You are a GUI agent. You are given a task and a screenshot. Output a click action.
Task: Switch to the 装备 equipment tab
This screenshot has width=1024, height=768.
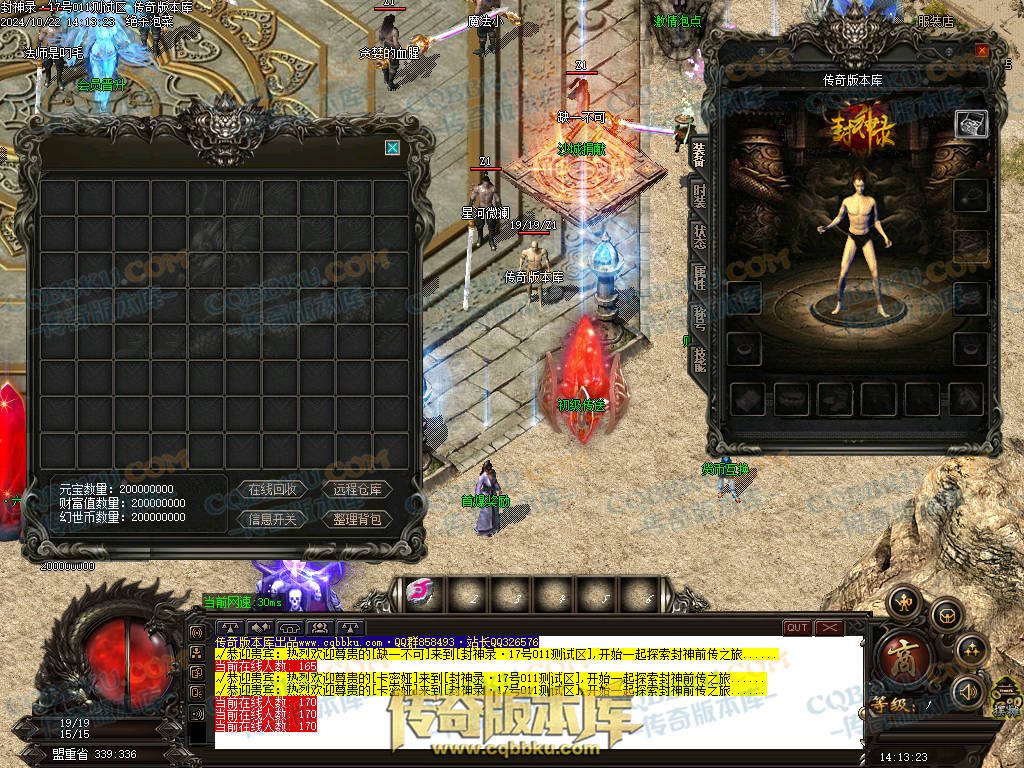tap(698, 154)
